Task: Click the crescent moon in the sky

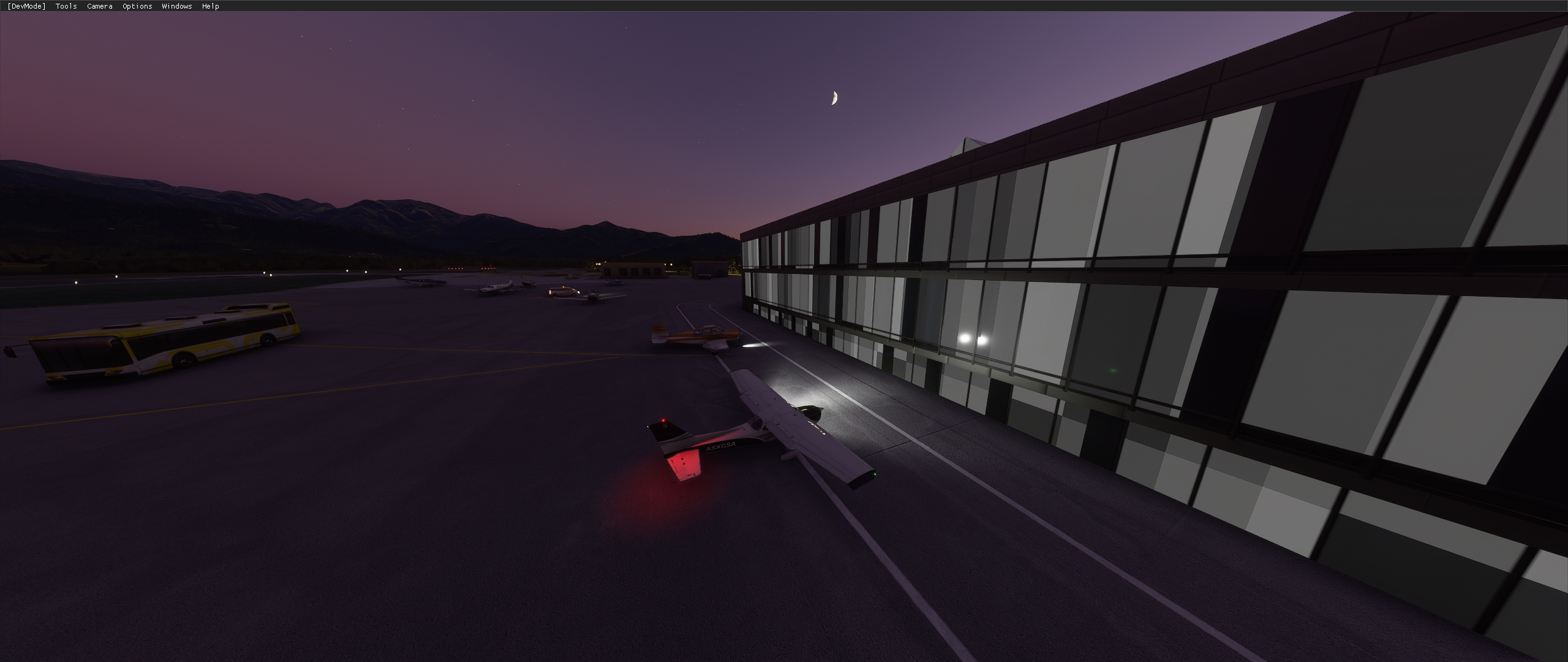Action: [834, 98]
